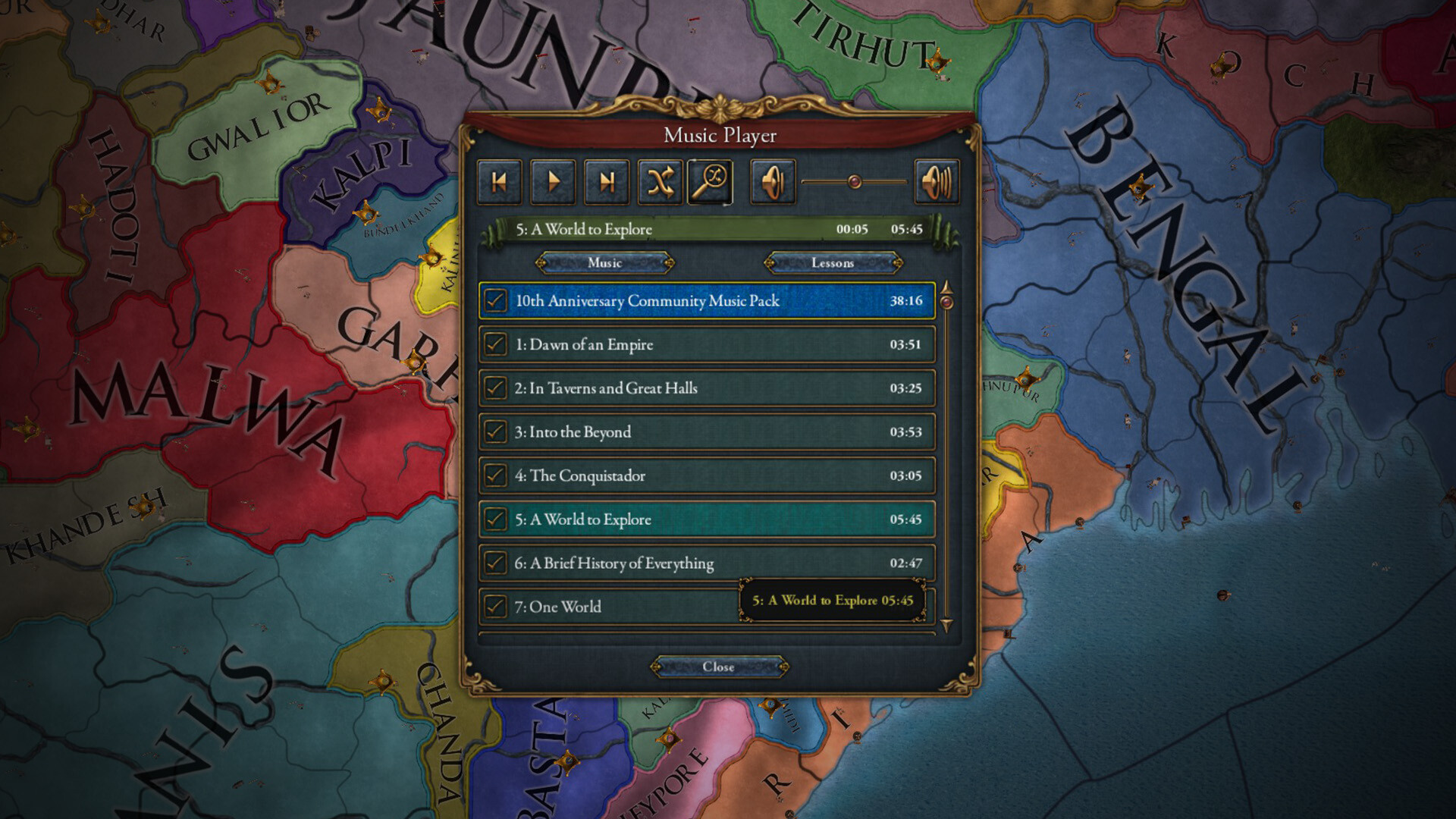Uncheck track 1: Dawn of an Empire
The image size is (1456, 819).
point(495,344)
